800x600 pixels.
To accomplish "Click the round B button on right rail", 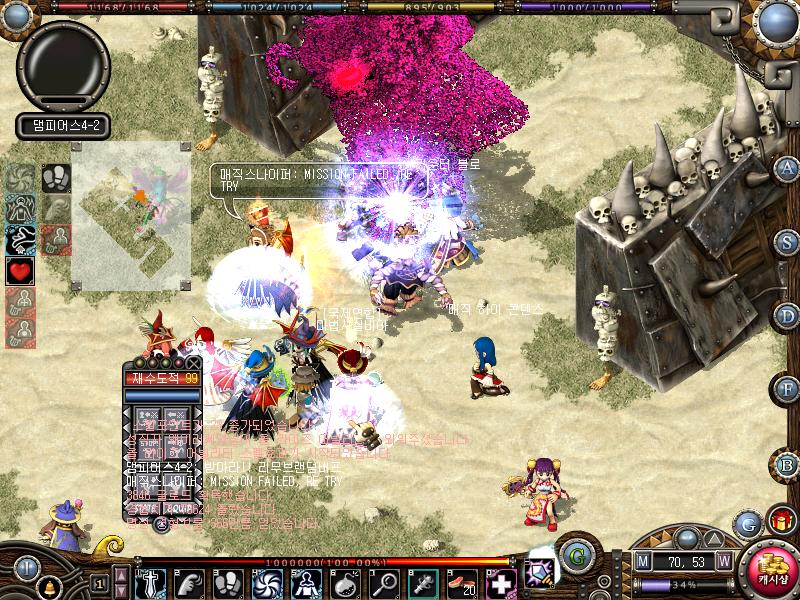I will (x=788, y=464).
